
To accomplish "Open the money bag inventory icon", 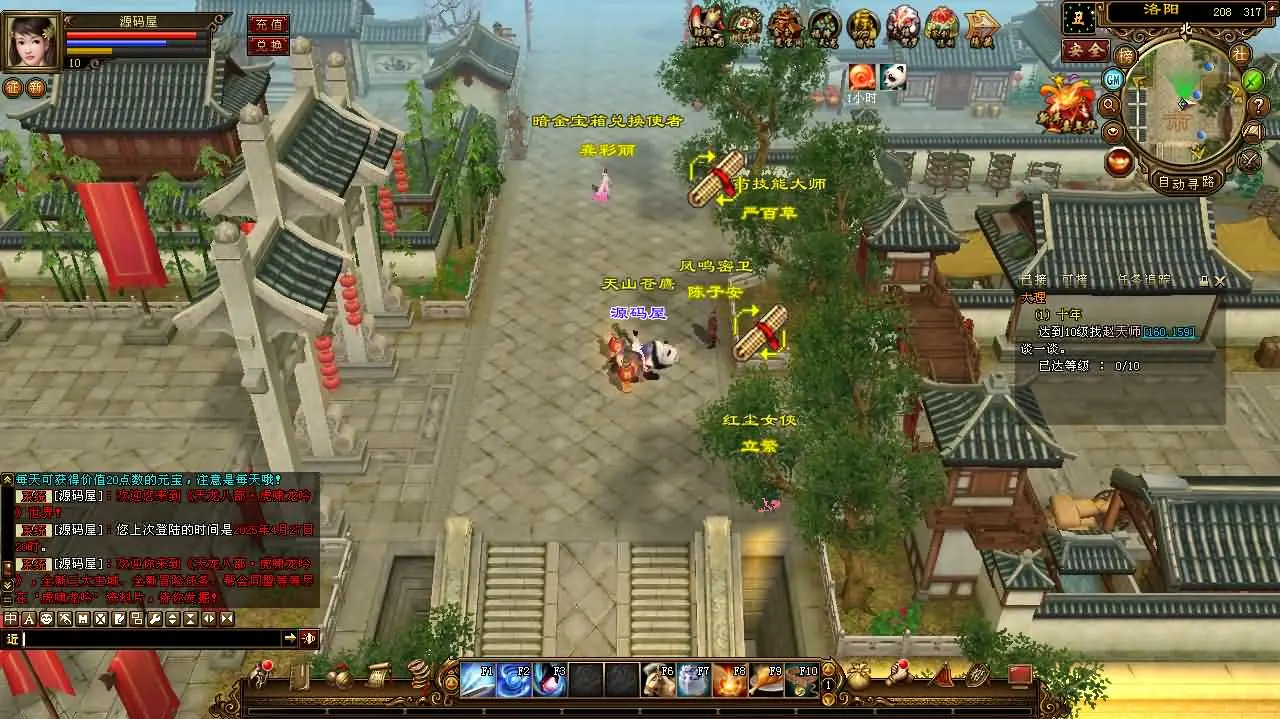I will point(858,678).
